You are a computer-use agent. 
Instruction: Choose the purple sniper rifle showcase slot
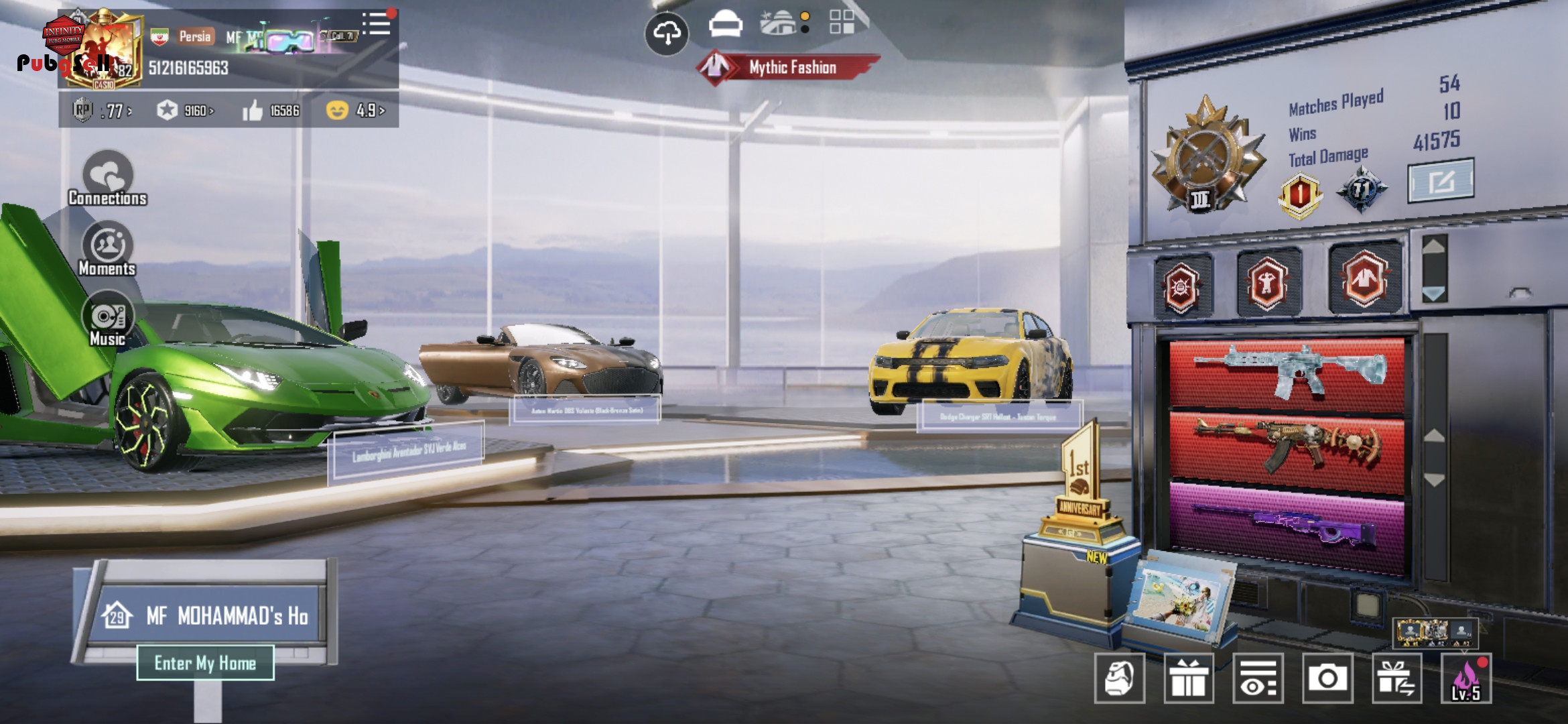point(1287,528)
